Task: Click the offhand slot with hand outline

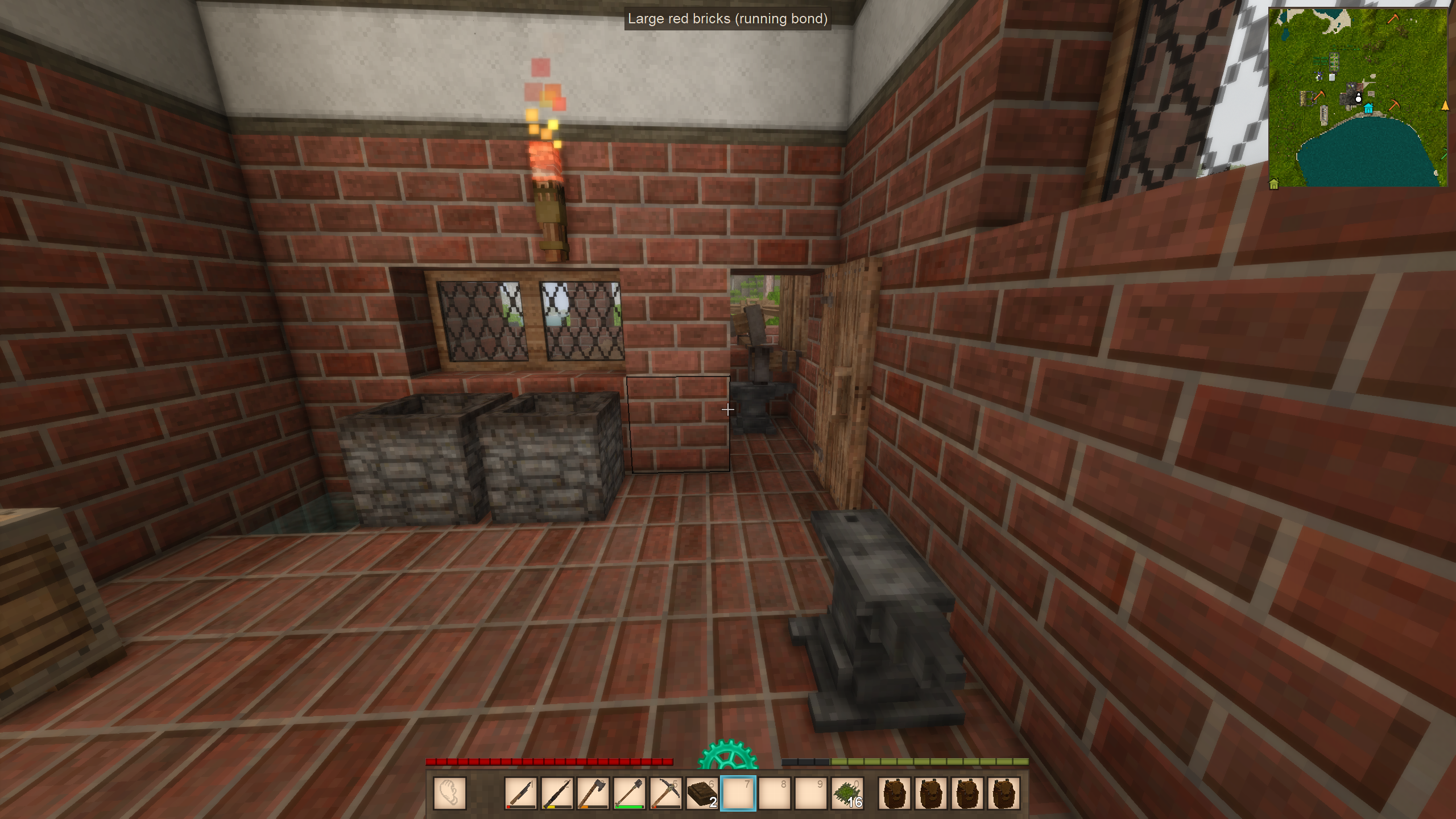Action: pos(449,793)
